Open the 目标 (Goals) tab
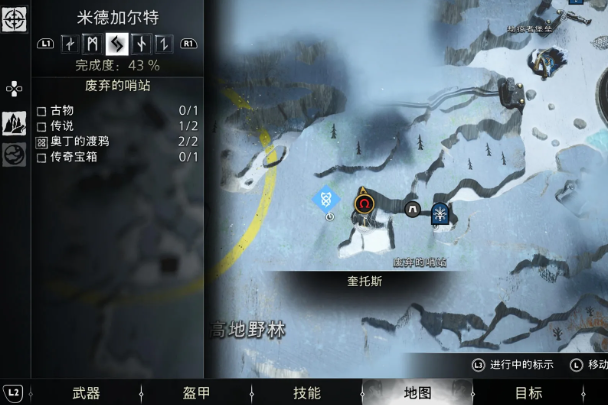This screenshot has height=405, width=608. pos(528,393)
